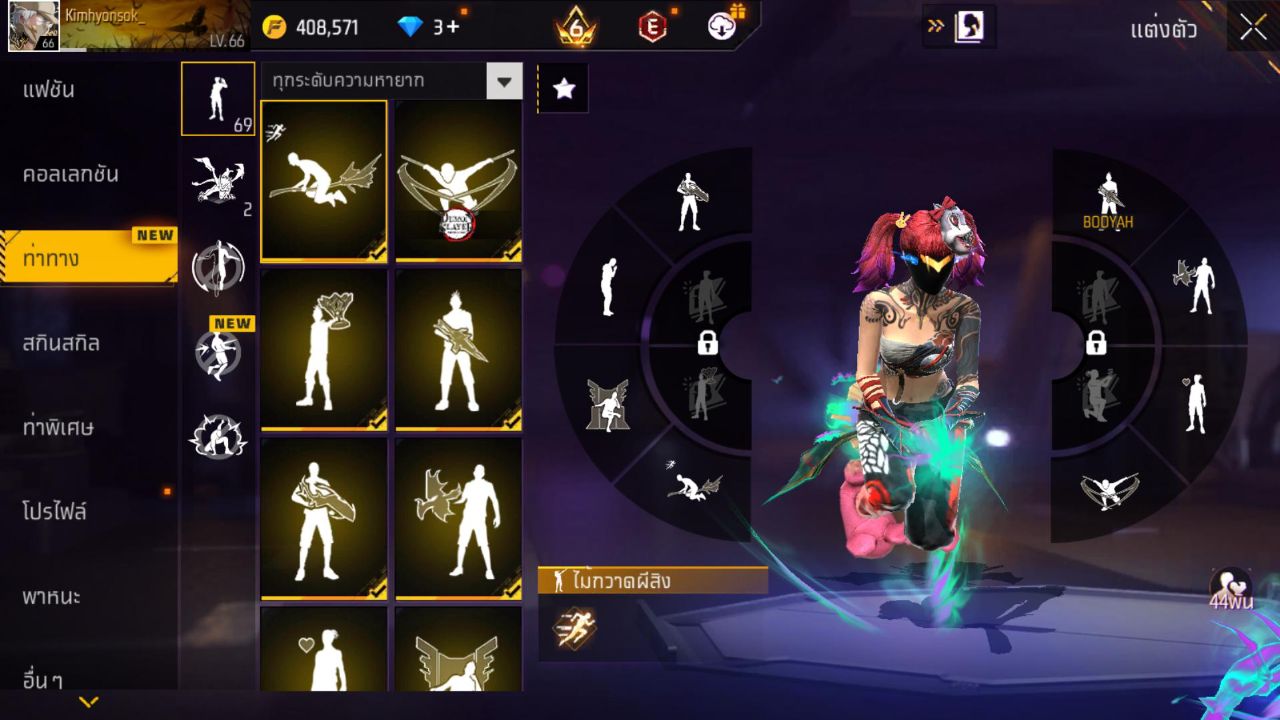Image resolution: width=1280 pixels, height=720 pixels.
Task: Close the outfit screen with the X
Action: pyautogui.click(x=1253, y=28)
